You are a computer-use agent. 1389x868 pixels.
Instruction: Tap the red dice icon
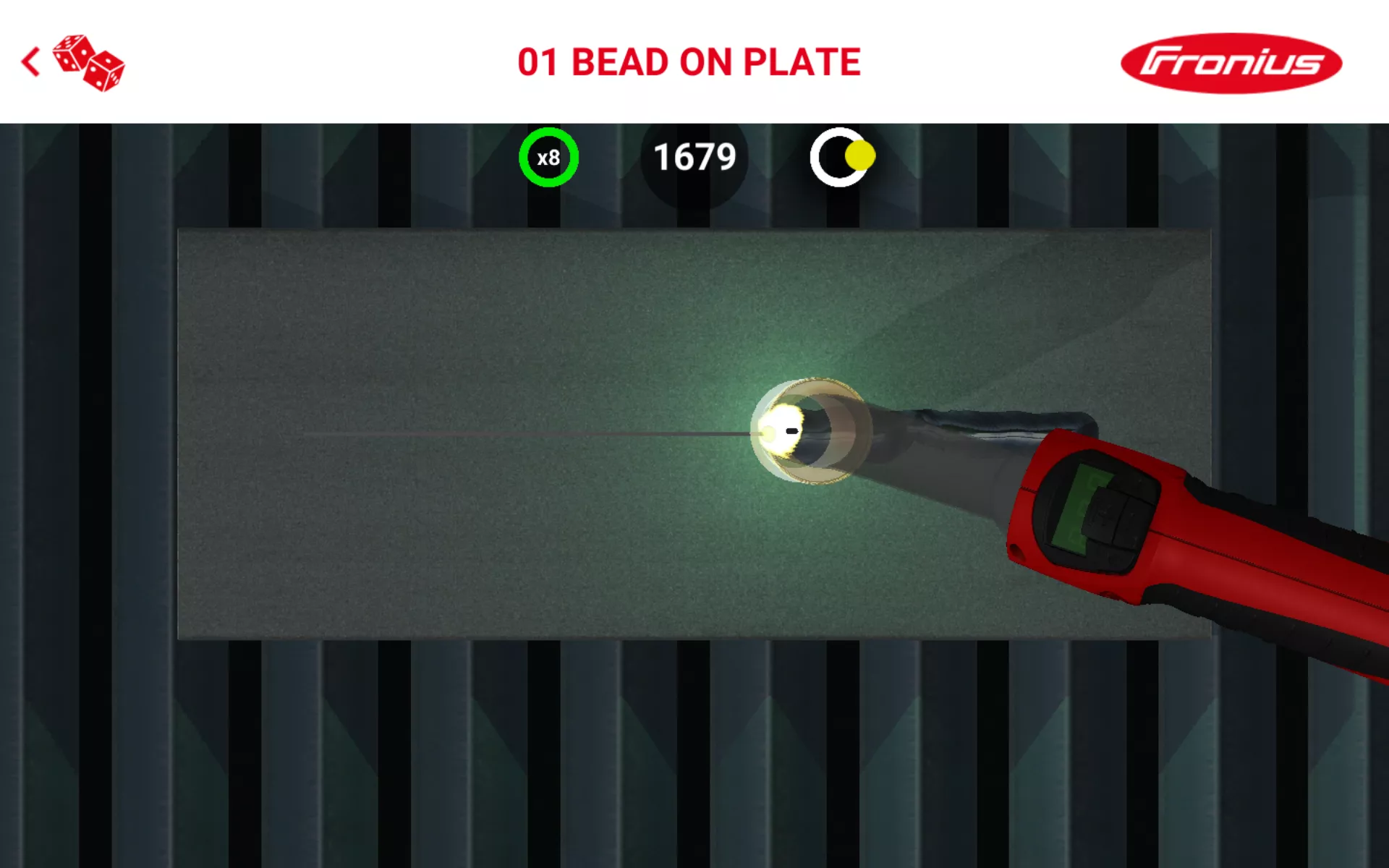[90, 63]
